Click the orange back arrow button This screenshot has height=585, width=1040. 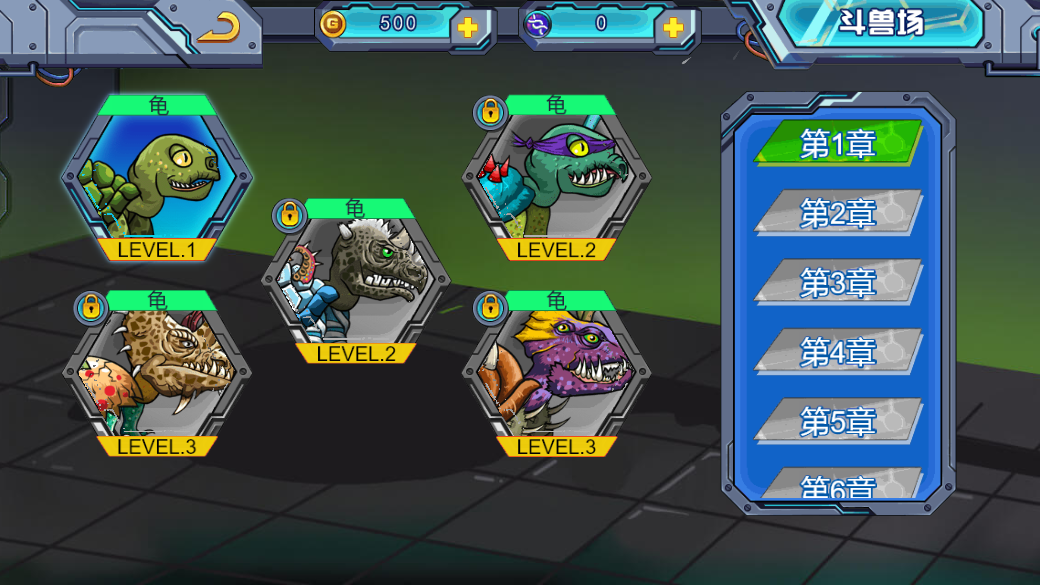(x=218, y=28)
